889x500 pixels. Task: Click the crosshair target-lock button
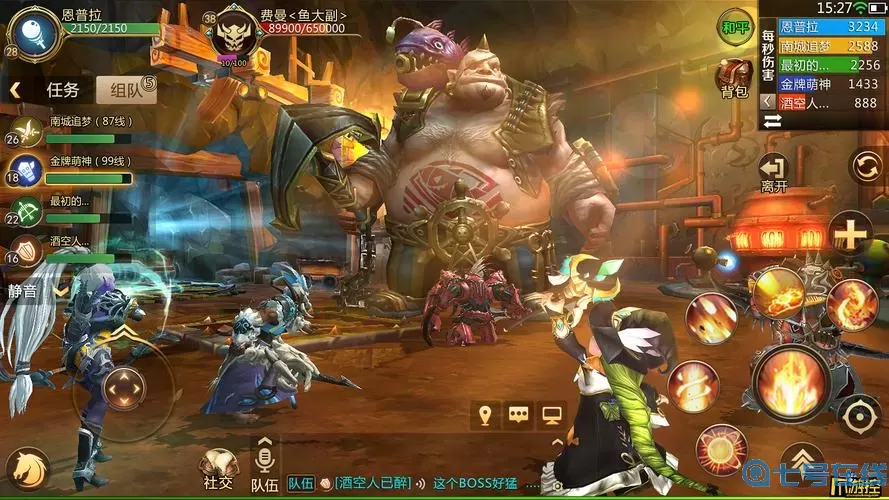coord(859,414)
